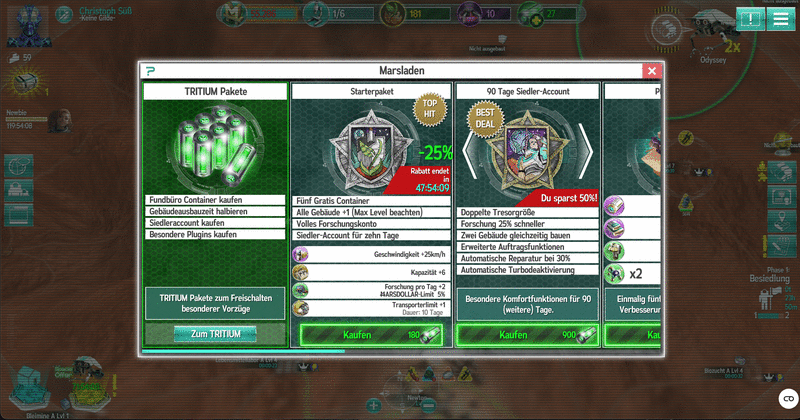Viewport: 800px width, 420px height.
Task: Open the Marsladen help question mark
Action: pos(150,71)
